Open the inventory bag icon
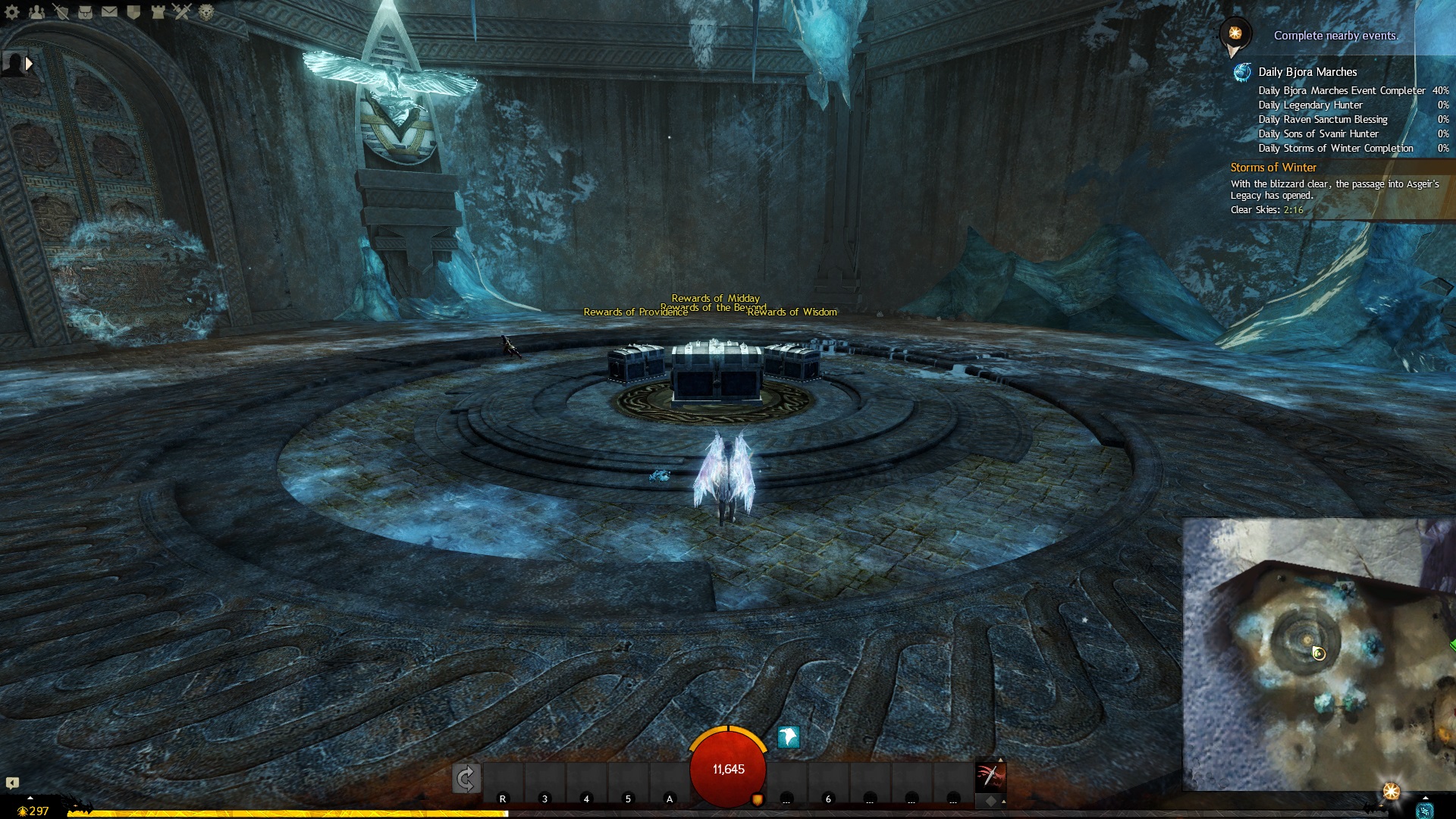Image resolution: width=1456 pixels, height=819 pixels. [x=85, y=11]
